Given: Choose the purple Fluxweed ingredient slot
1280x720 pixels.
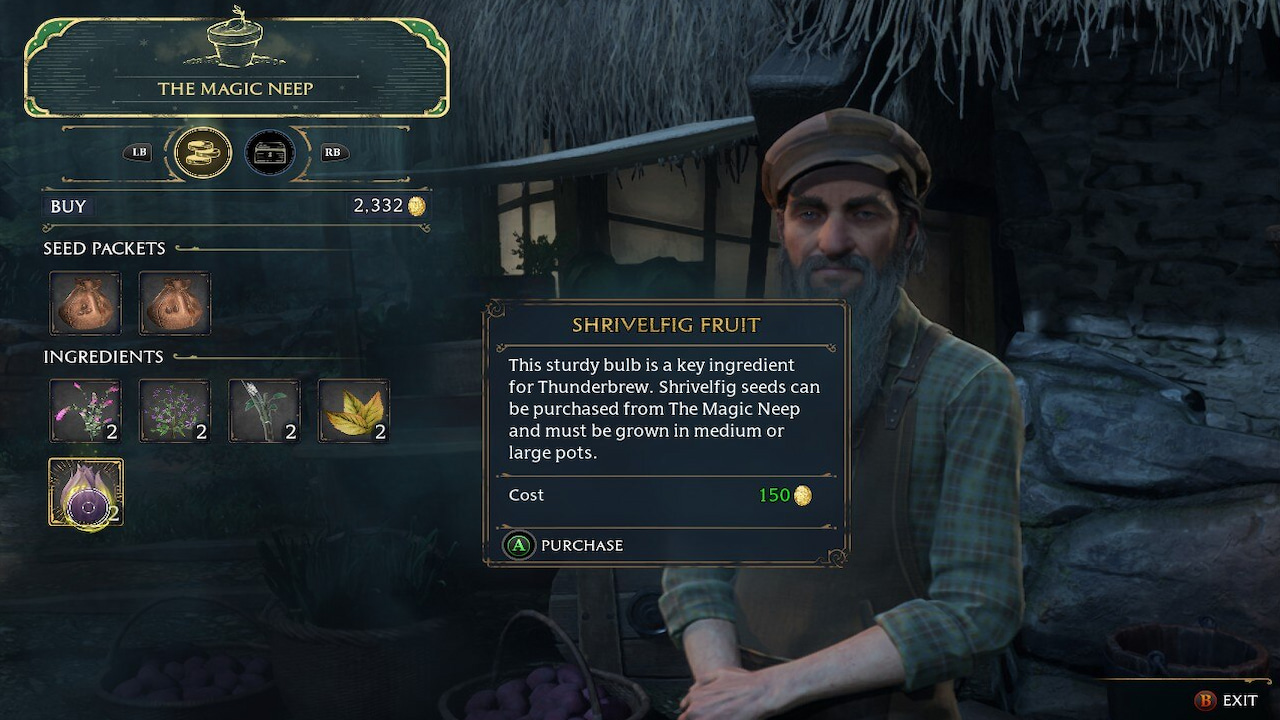Looking at the screenshot, I should pyautogui.click(x=175, y=410).
